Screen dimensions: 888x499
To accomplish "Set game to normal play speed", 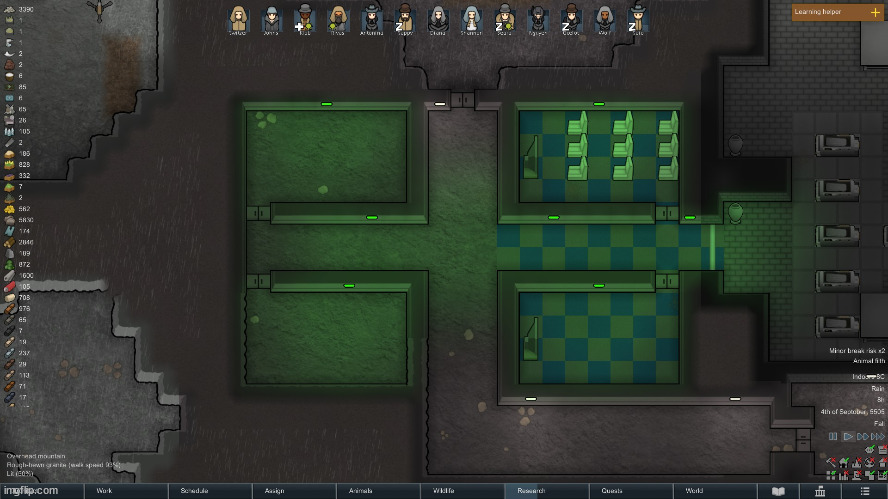I will tap(848, 437).
